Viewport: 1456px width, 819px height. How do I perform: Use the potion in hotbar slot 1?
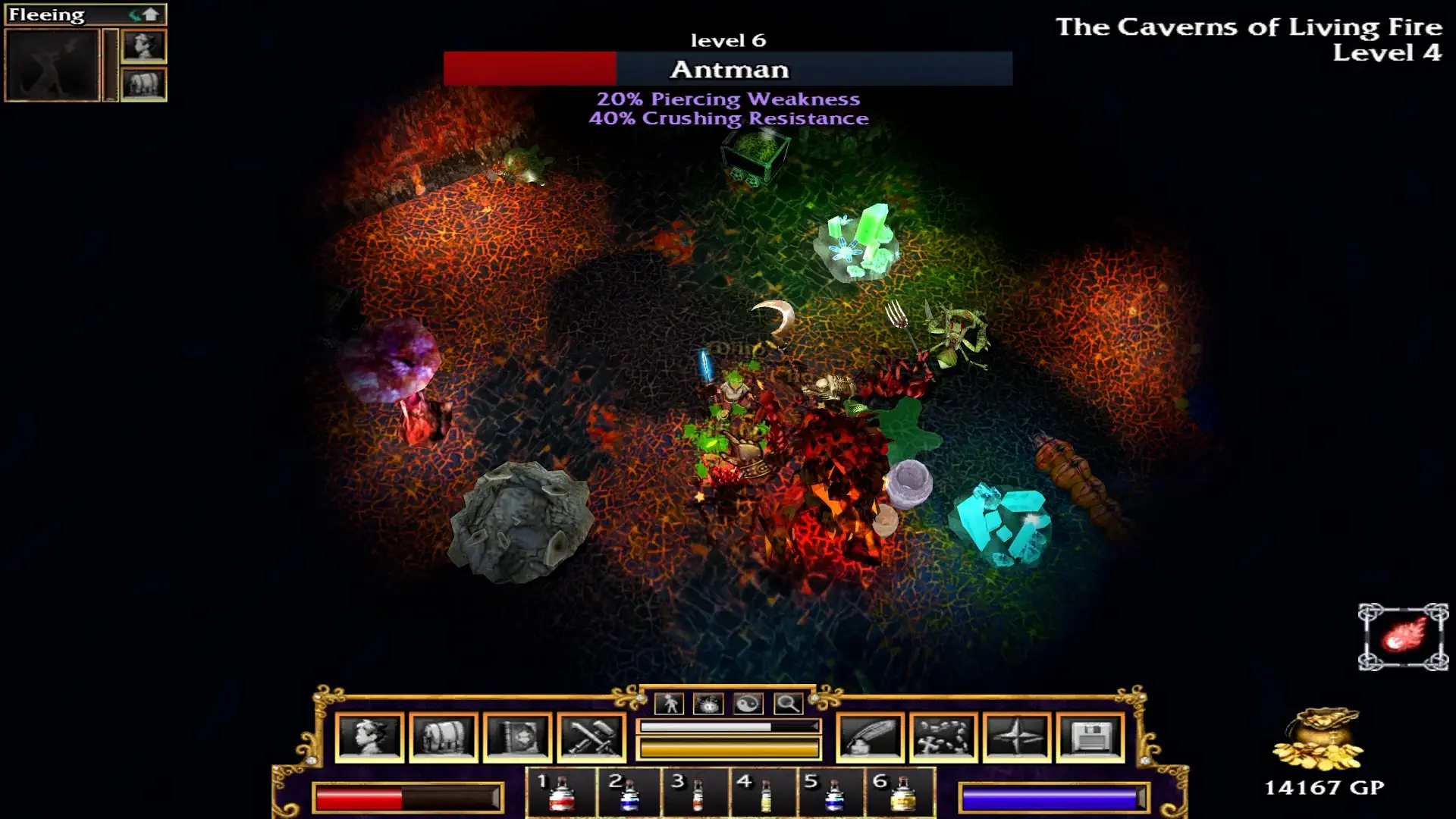[561, 793]
